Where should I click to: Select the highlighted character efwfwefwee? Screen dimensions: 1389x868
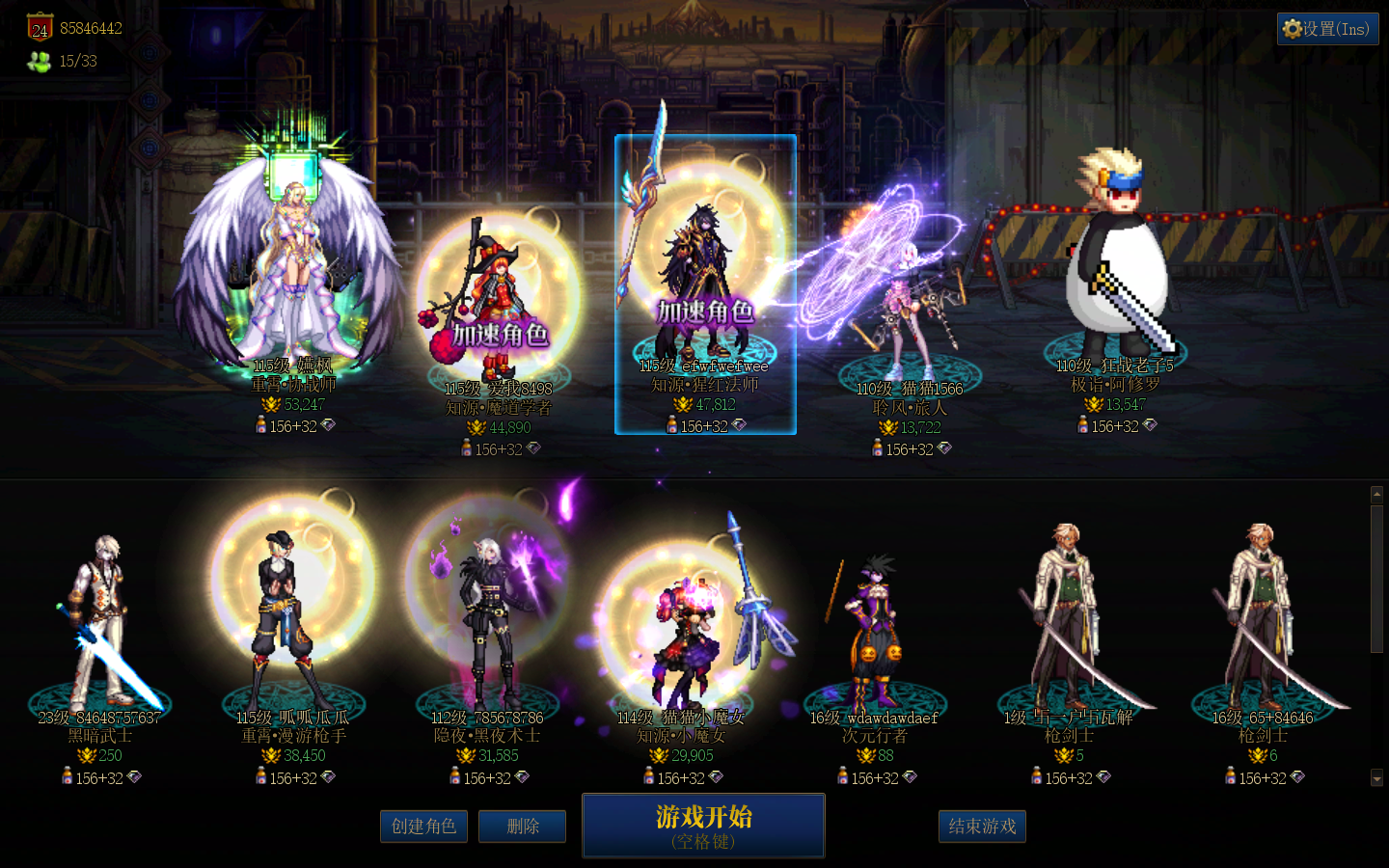705,280
